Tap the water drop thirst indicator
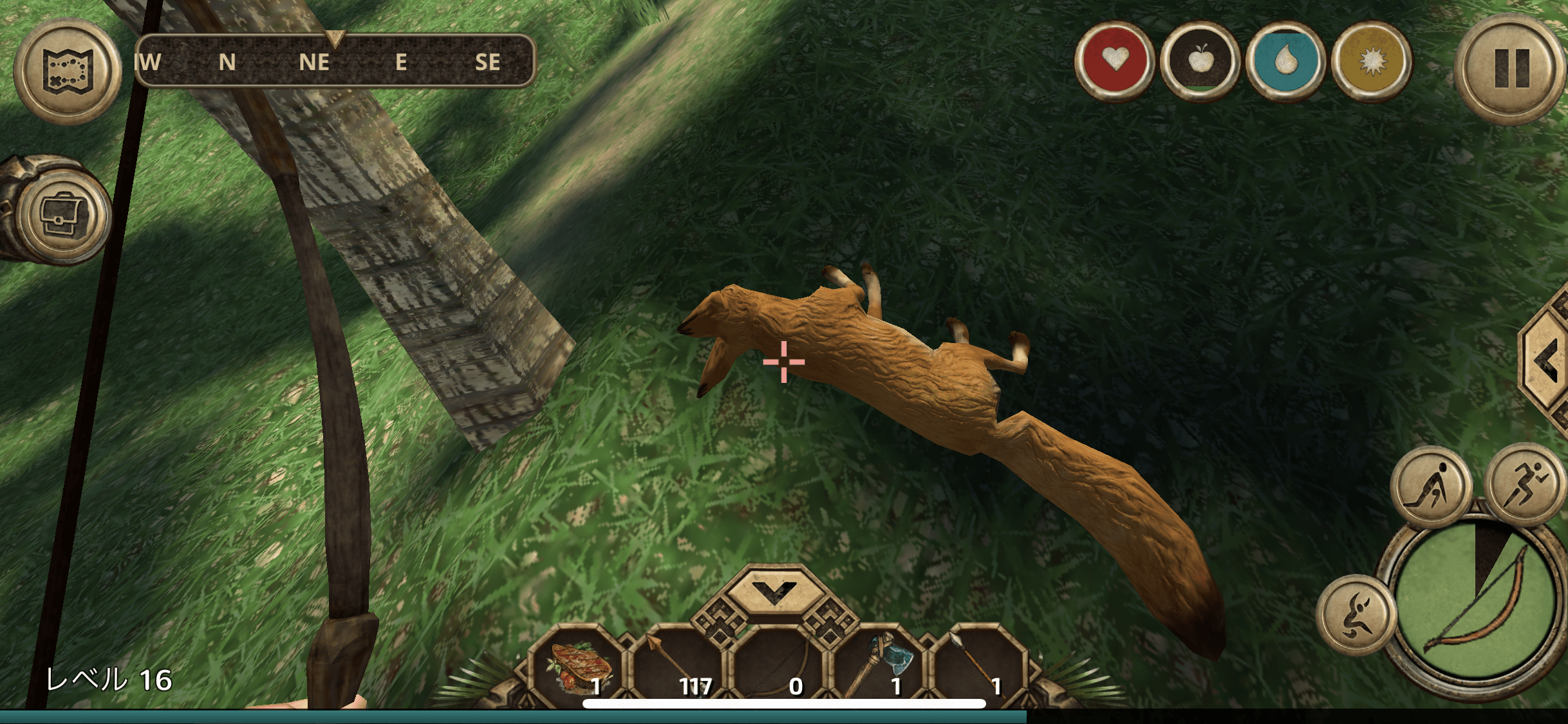1568x724 pixels. tap(1285, 60)
